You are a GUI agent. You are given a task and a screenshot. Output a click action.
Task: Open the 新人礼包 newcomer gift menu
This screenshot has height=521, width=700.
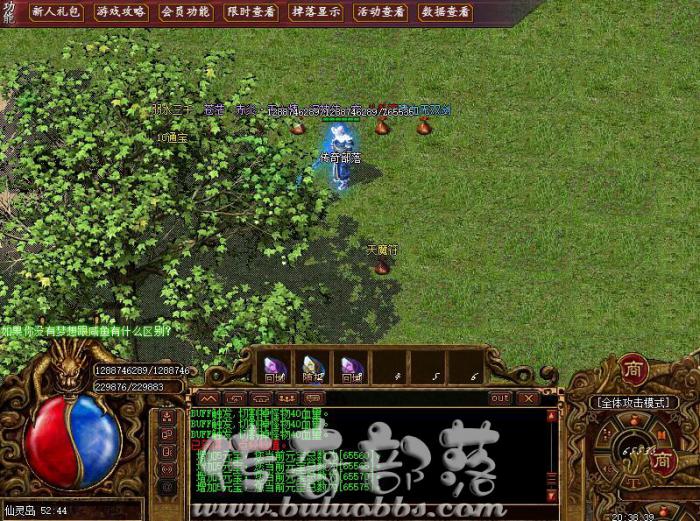56,13
